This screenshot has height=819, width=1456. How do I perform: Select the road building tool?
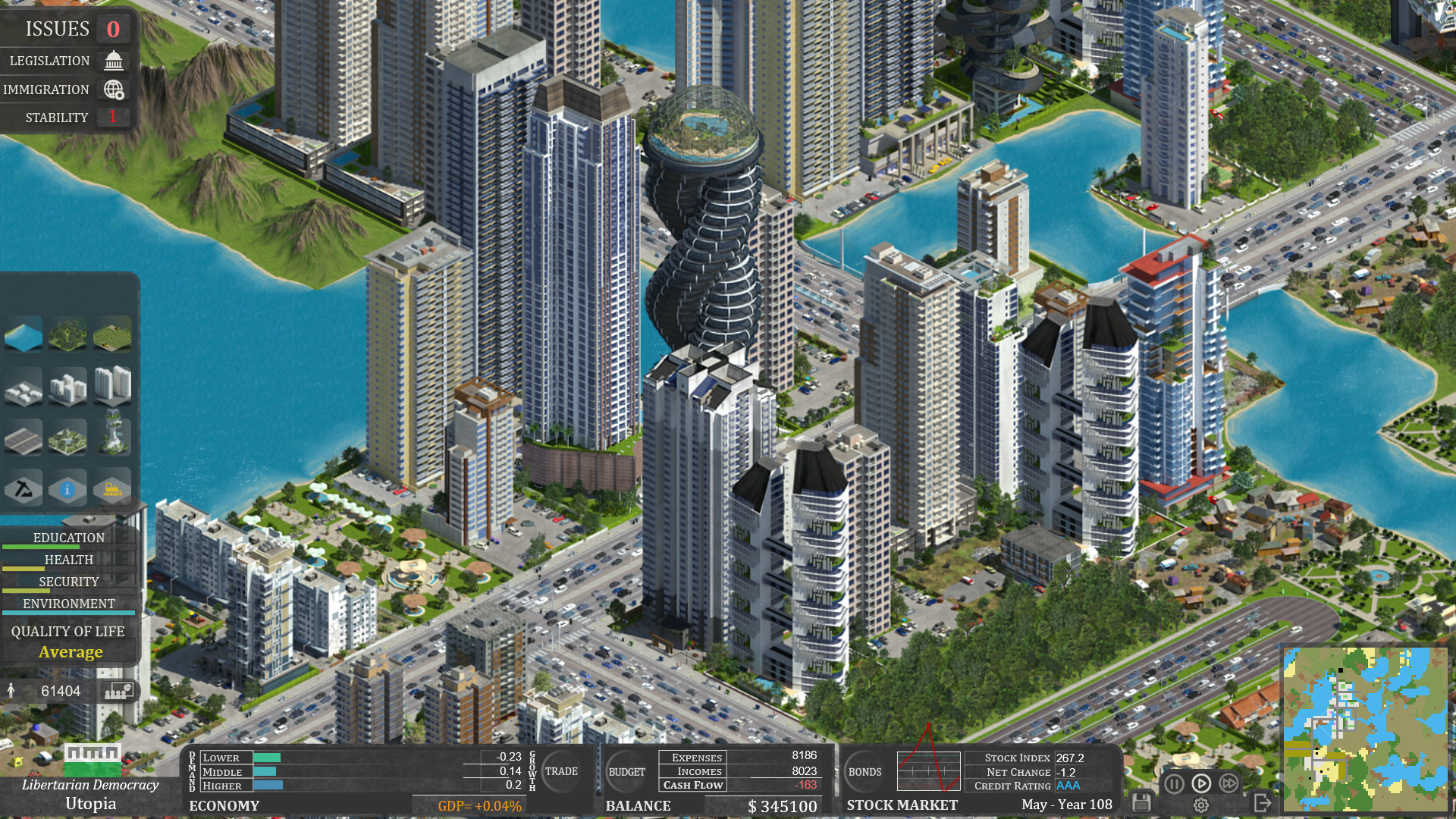pyautogui.click(x=24, y=437)
